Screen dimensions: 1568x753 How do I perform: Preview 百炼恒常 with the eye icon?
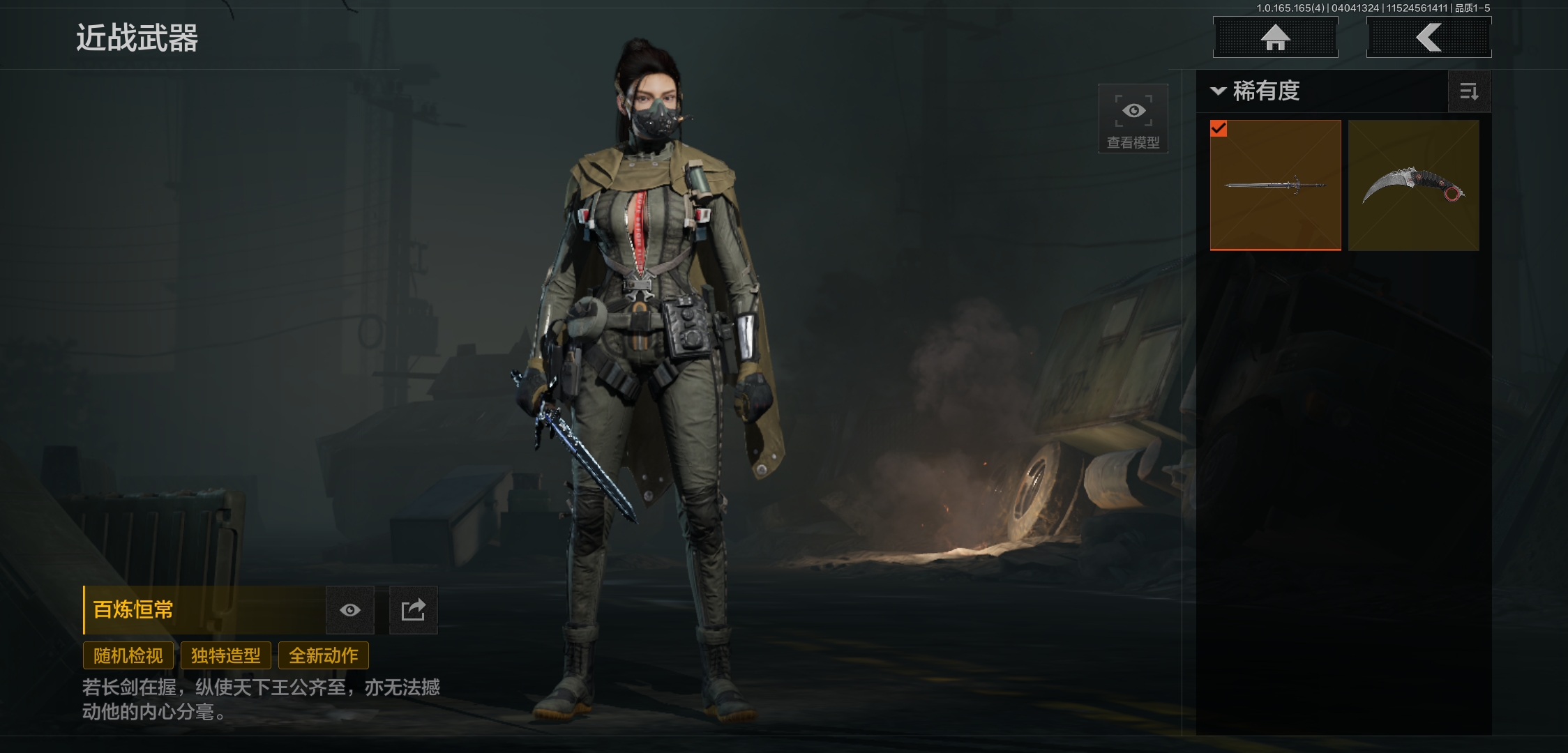coord(350,610)
